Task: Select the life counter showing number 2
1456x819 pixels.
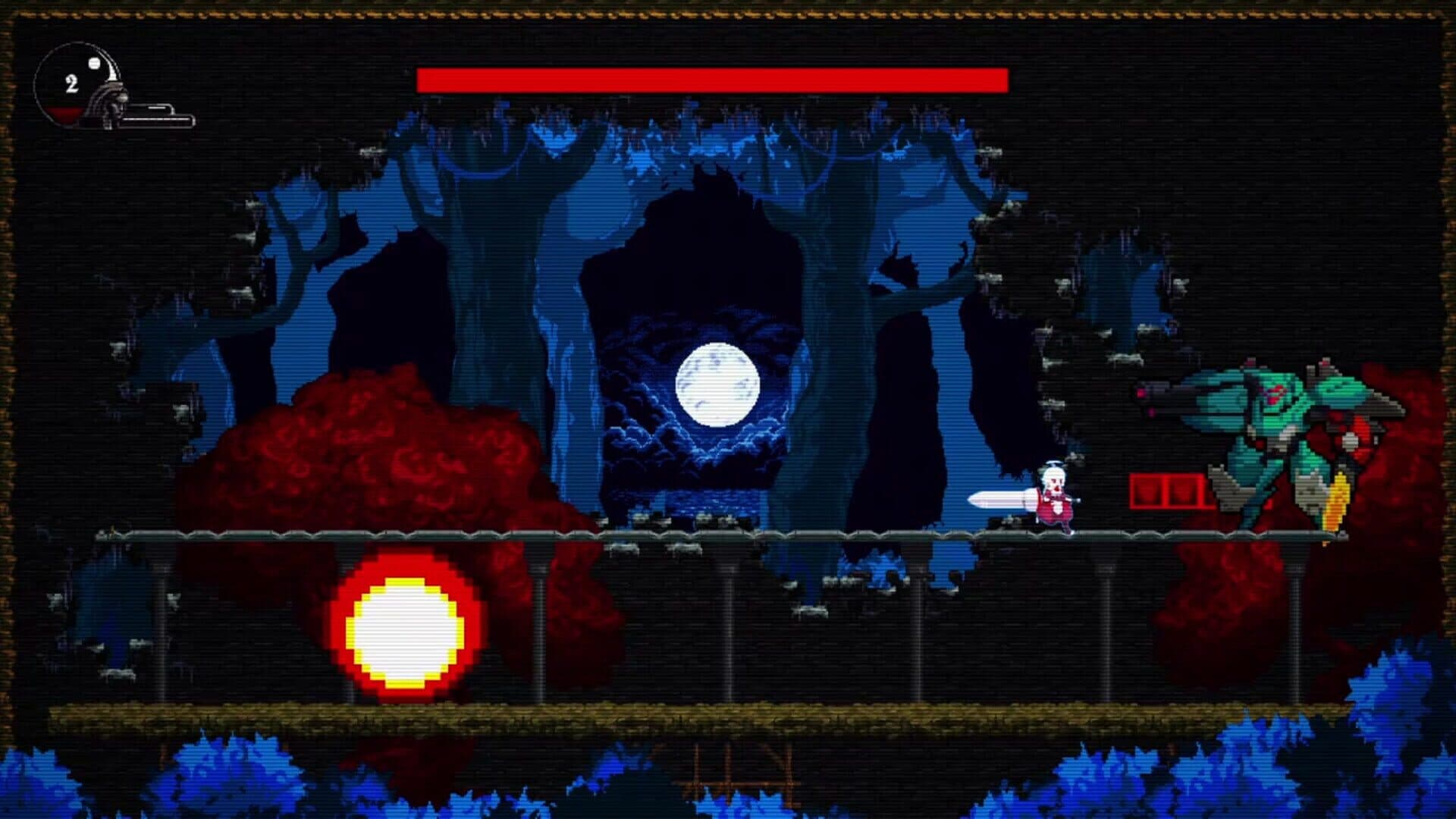Action: coord(71,84)
